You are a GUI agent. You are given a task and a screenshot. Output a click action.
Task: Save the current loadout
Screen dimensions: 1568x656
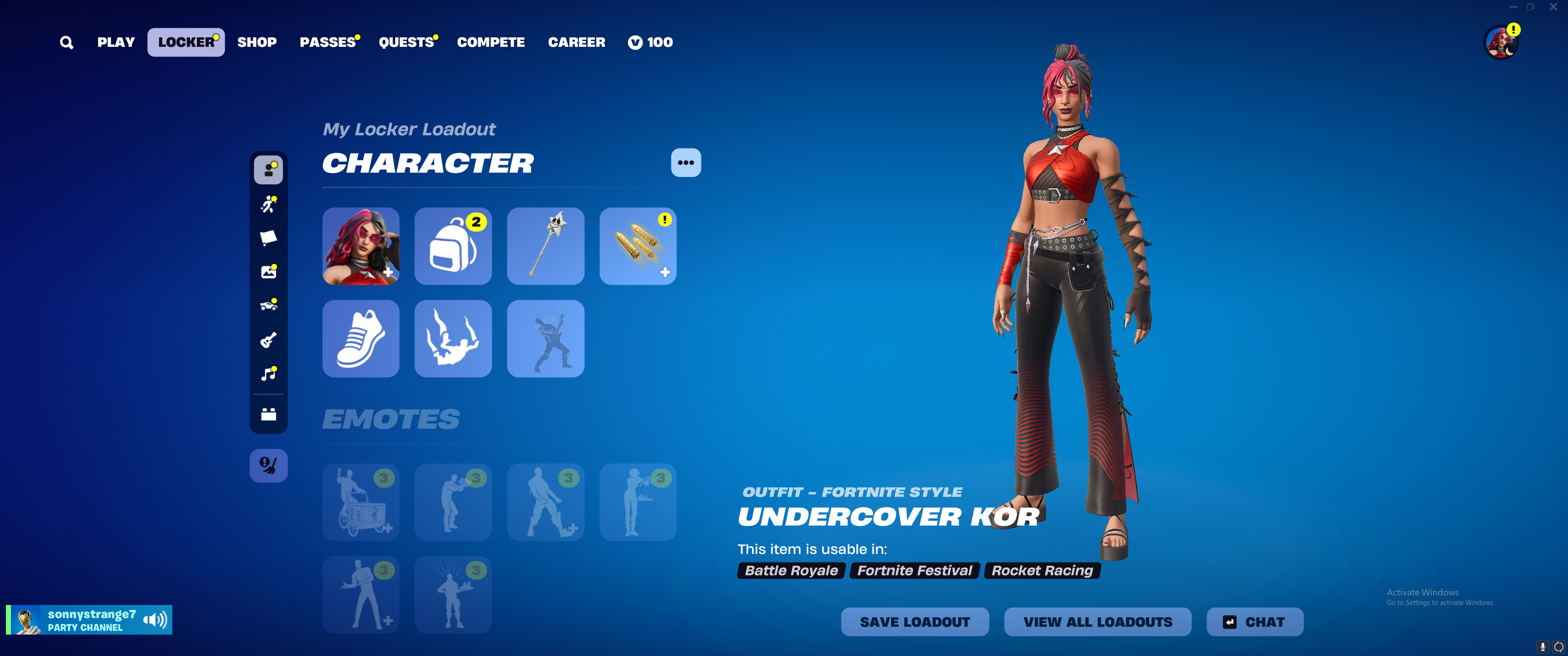click(x=914, y=622)
